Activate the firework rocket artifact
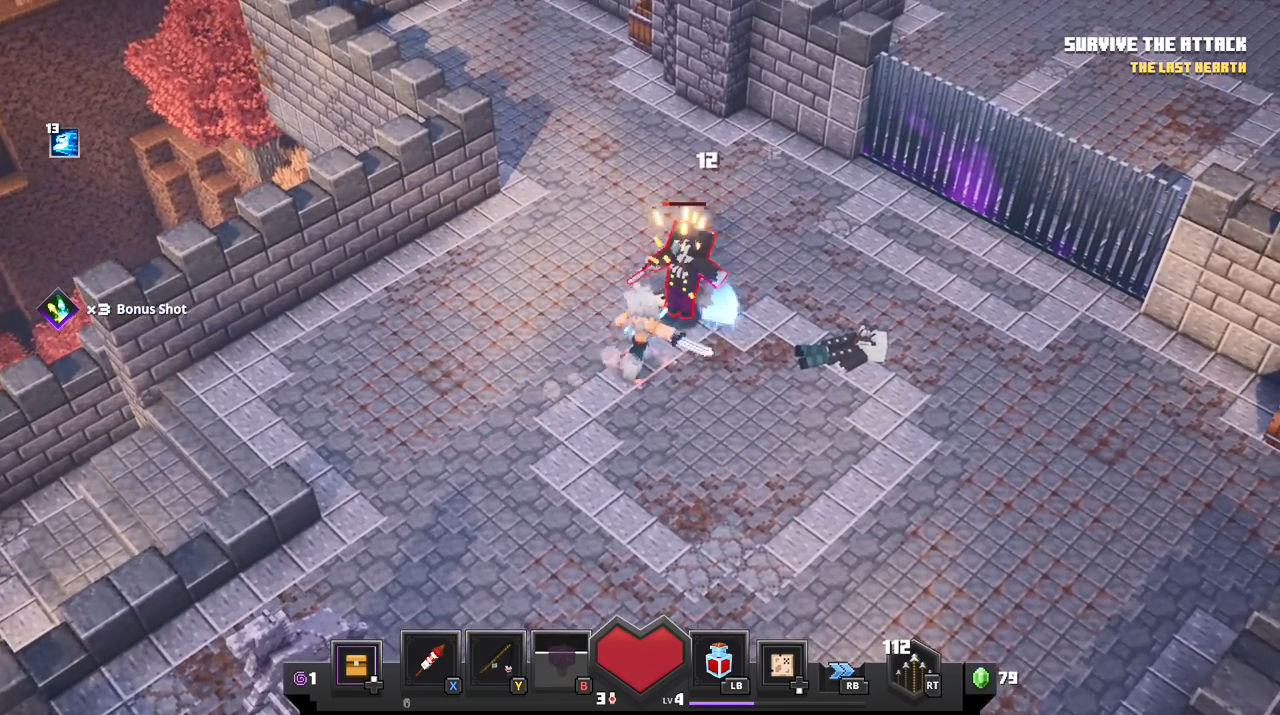The image size is (1280, 715). (430, 662)
